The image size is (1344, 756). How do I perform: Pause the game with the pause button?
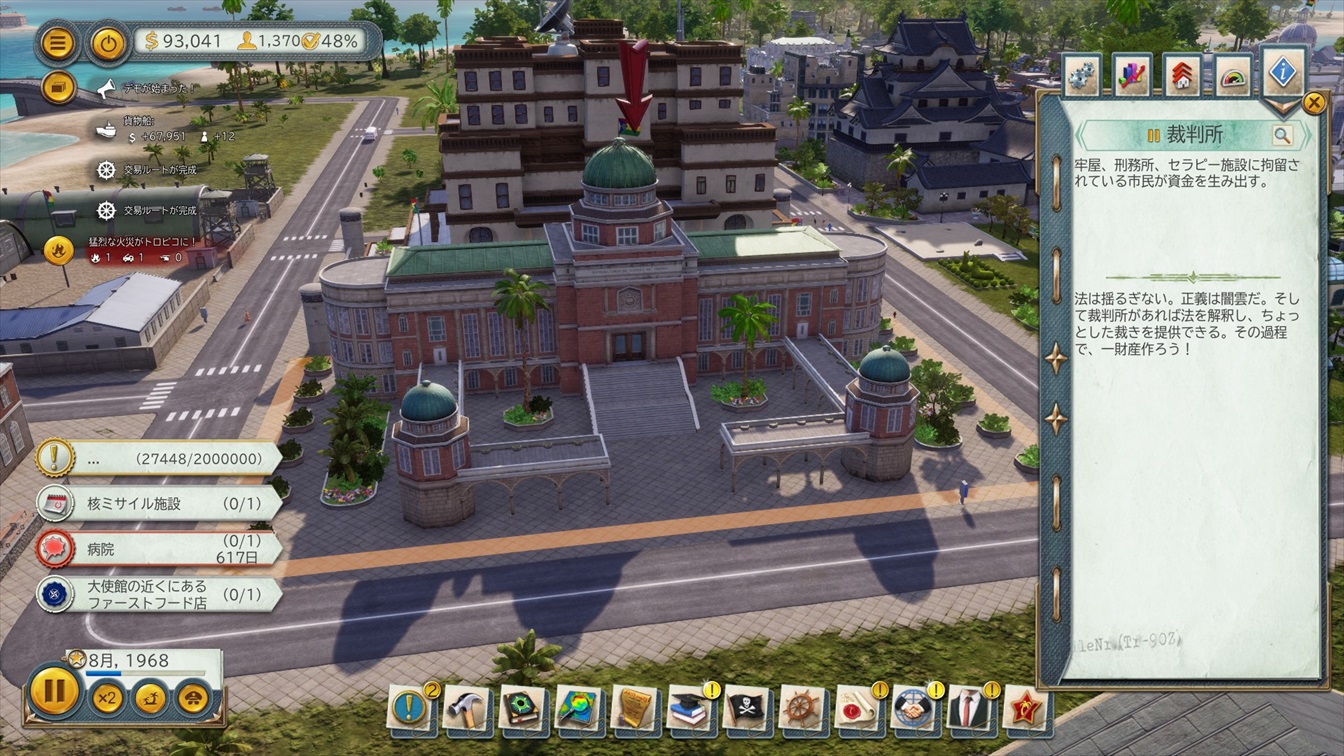[54, 691]
